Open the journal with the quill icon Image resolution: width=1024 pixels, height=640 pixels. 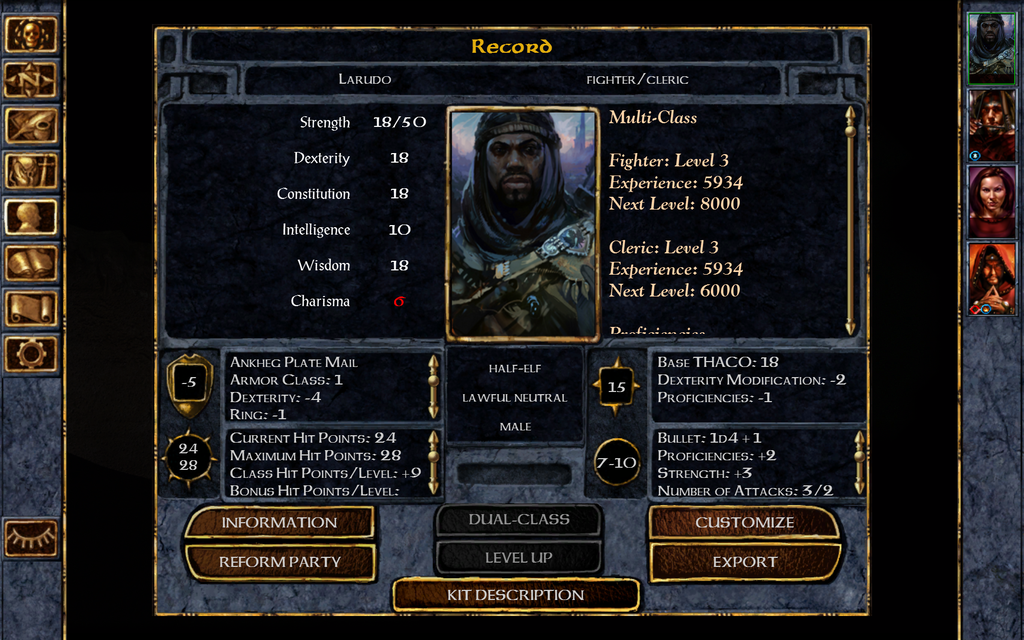point(31,126)
